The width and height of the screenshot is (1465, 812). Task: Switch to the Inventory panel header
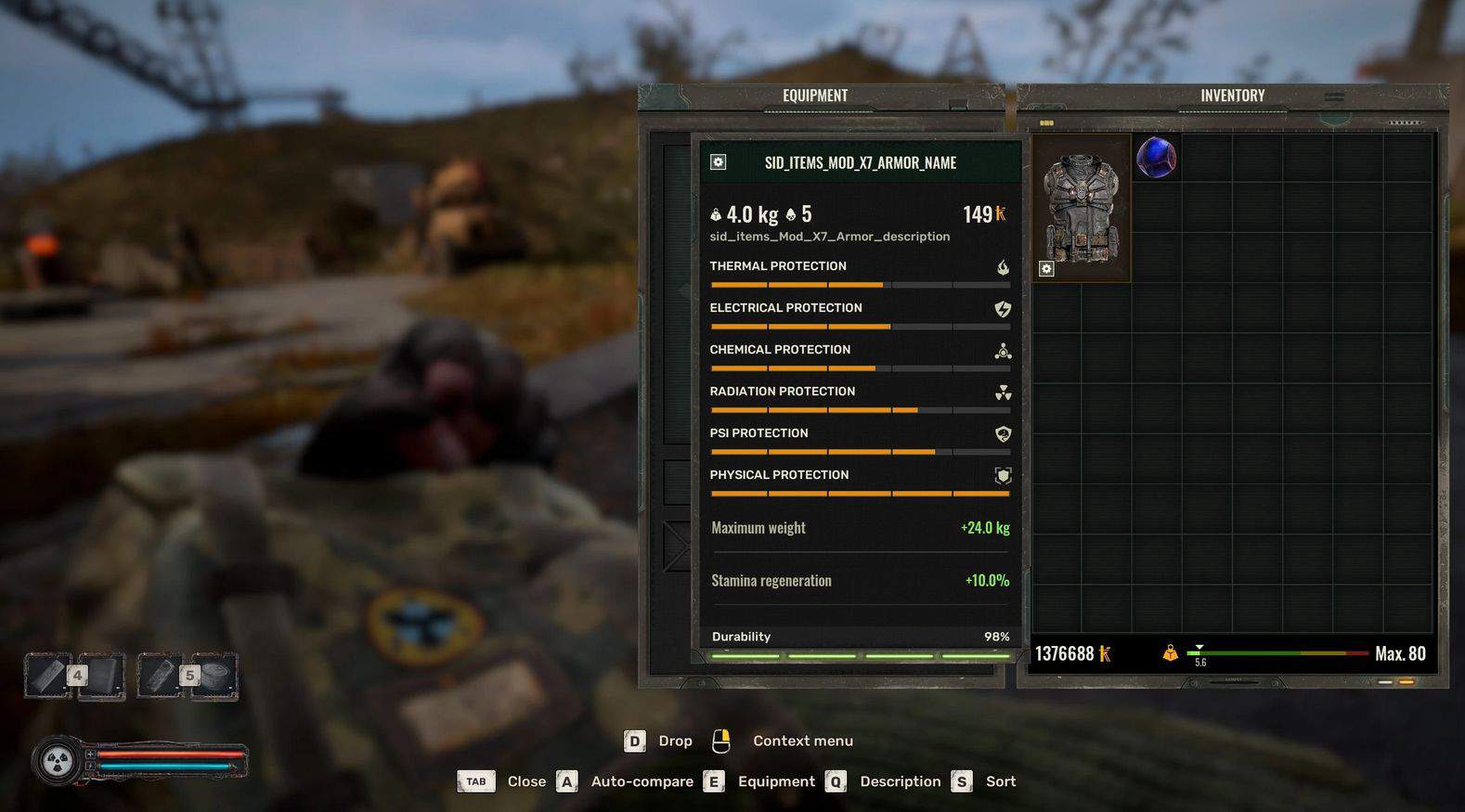pos(1232,96)
